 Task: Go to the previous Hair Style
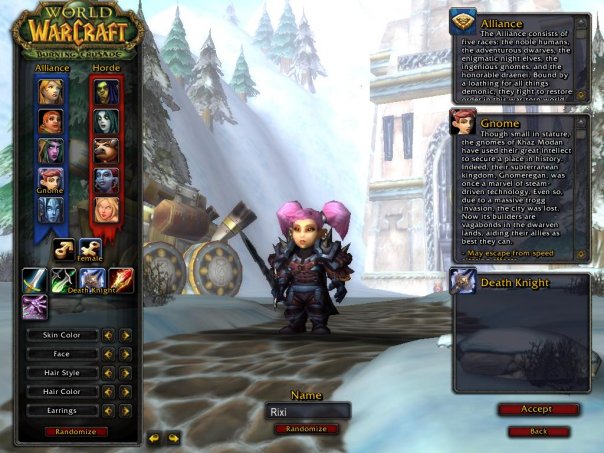pyautogui.click(x=111, y=373)
